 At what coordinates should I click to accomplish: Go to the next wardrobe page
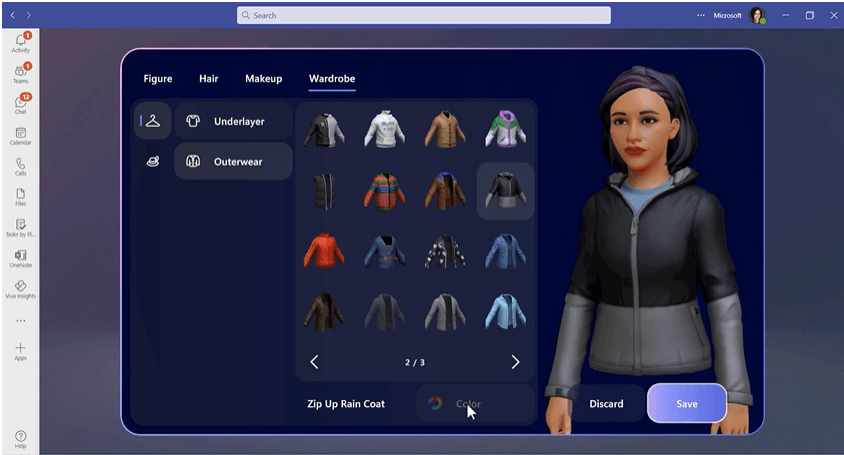[x=515, y=362]
